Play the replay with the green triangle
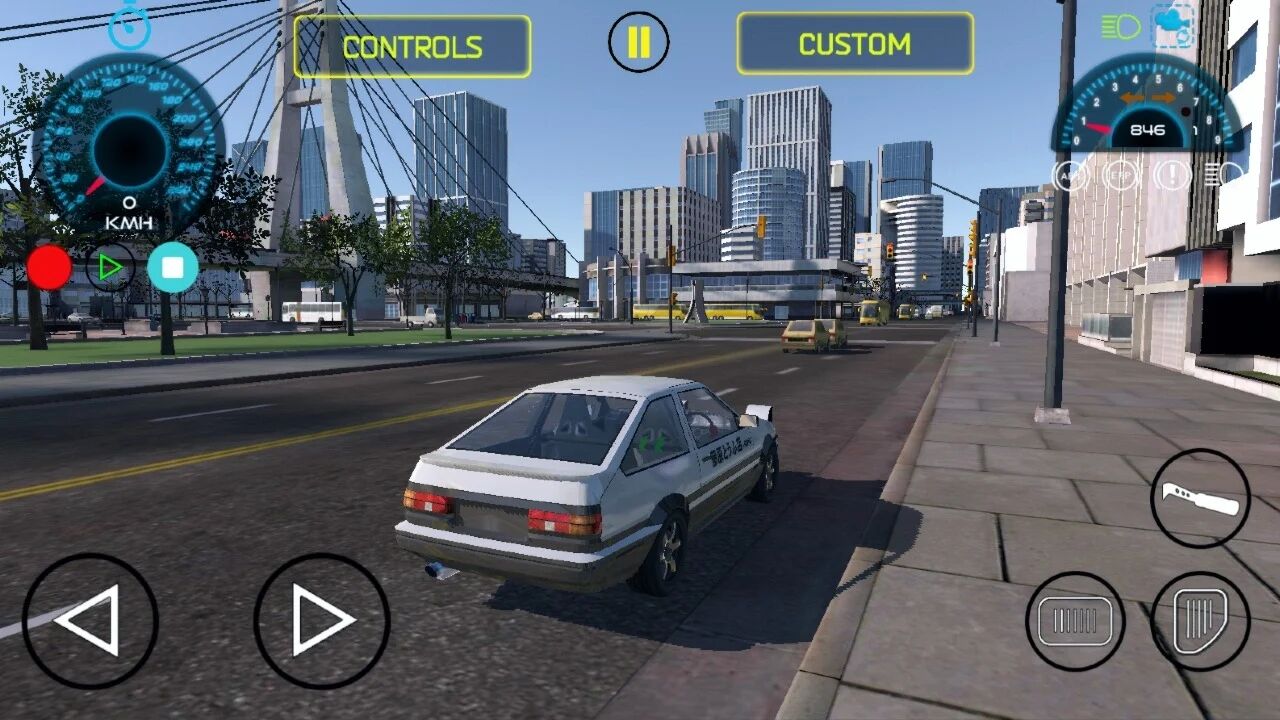The width and height of the screenshot is (1280, 720). click(x=110, y=268)
